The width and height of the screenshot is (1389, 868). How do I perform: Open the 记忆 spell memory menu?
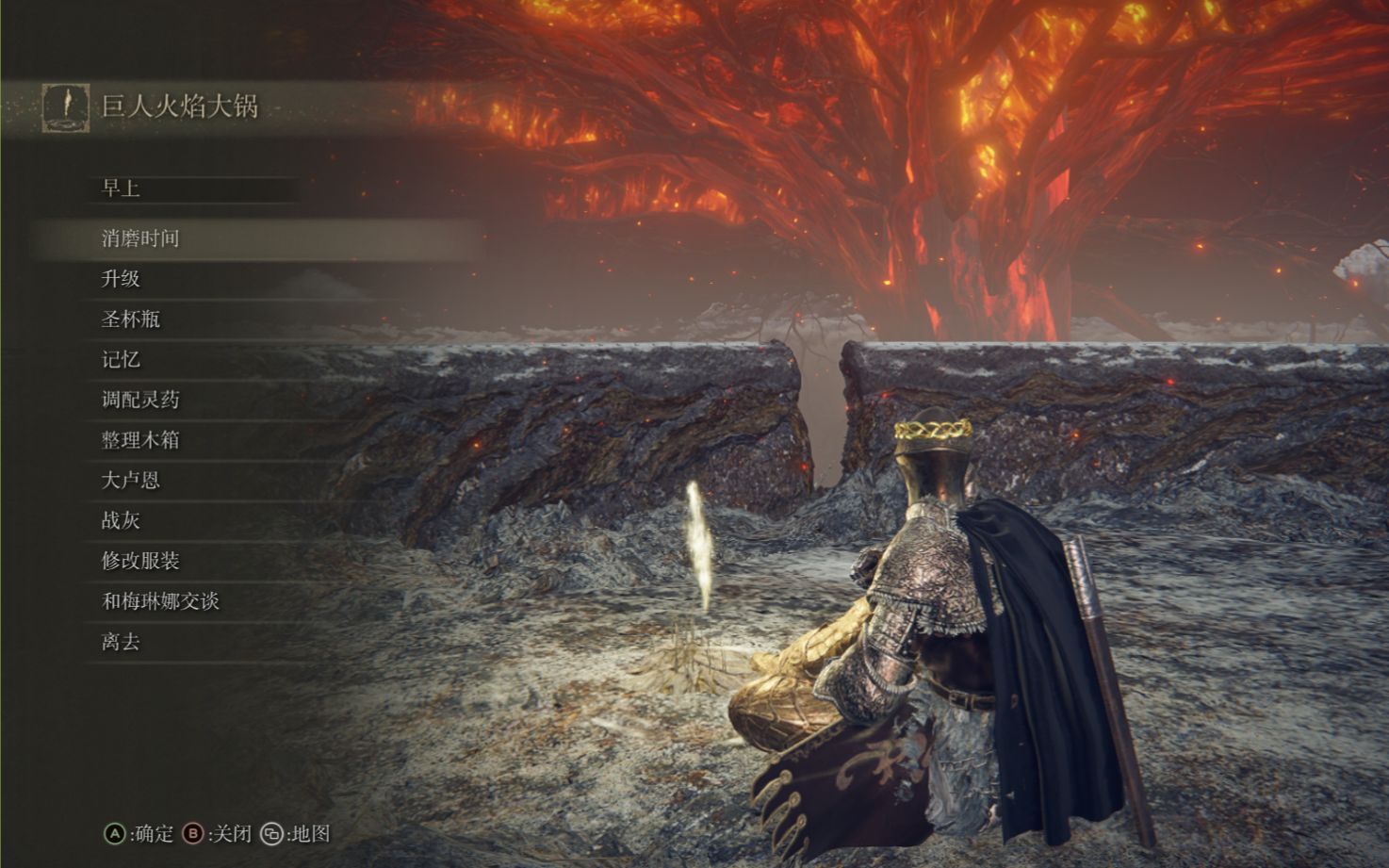pos(122,360)
